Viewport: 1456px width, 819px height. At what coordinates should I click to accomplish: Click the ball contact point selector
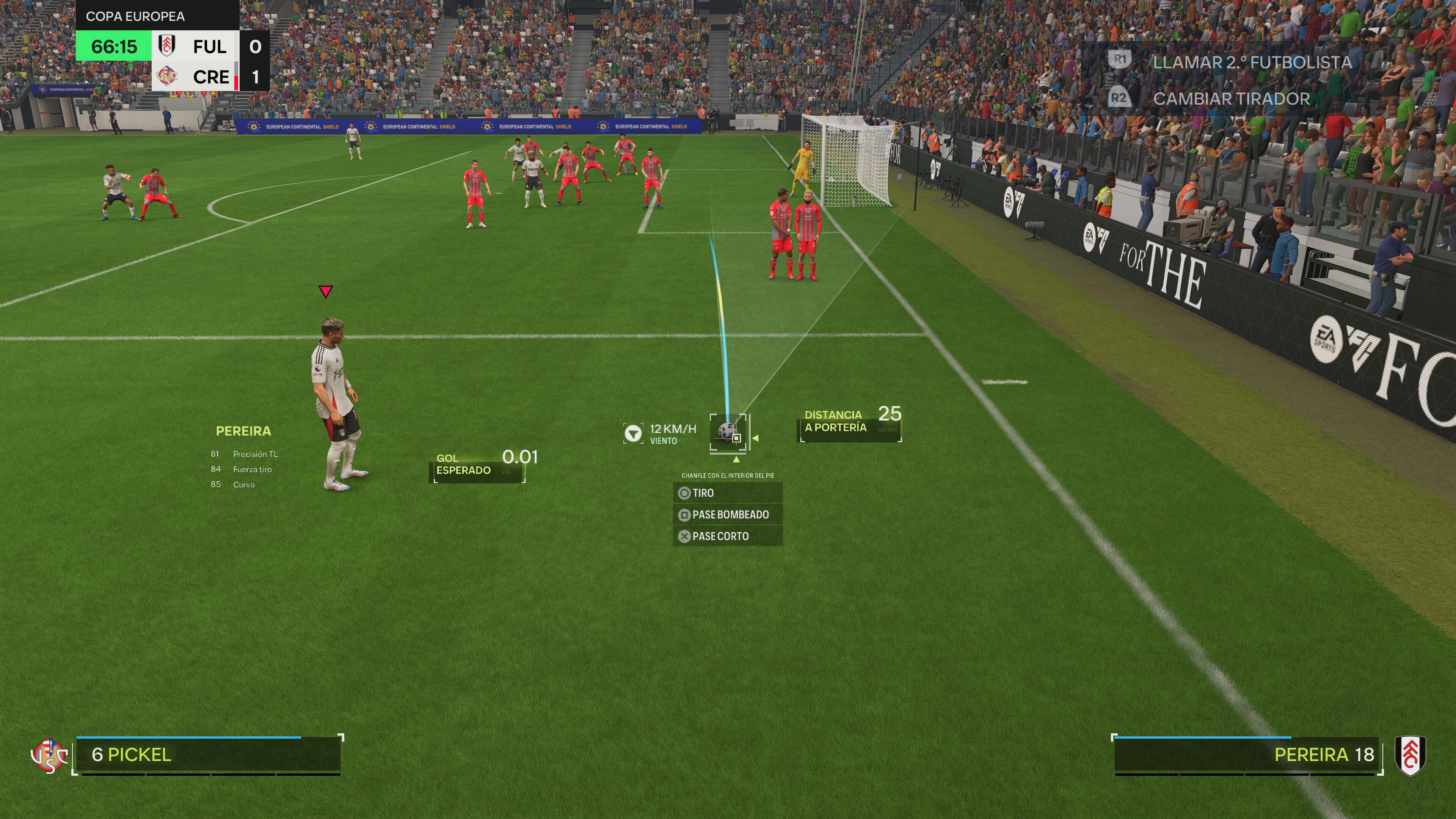coord(736,438)
